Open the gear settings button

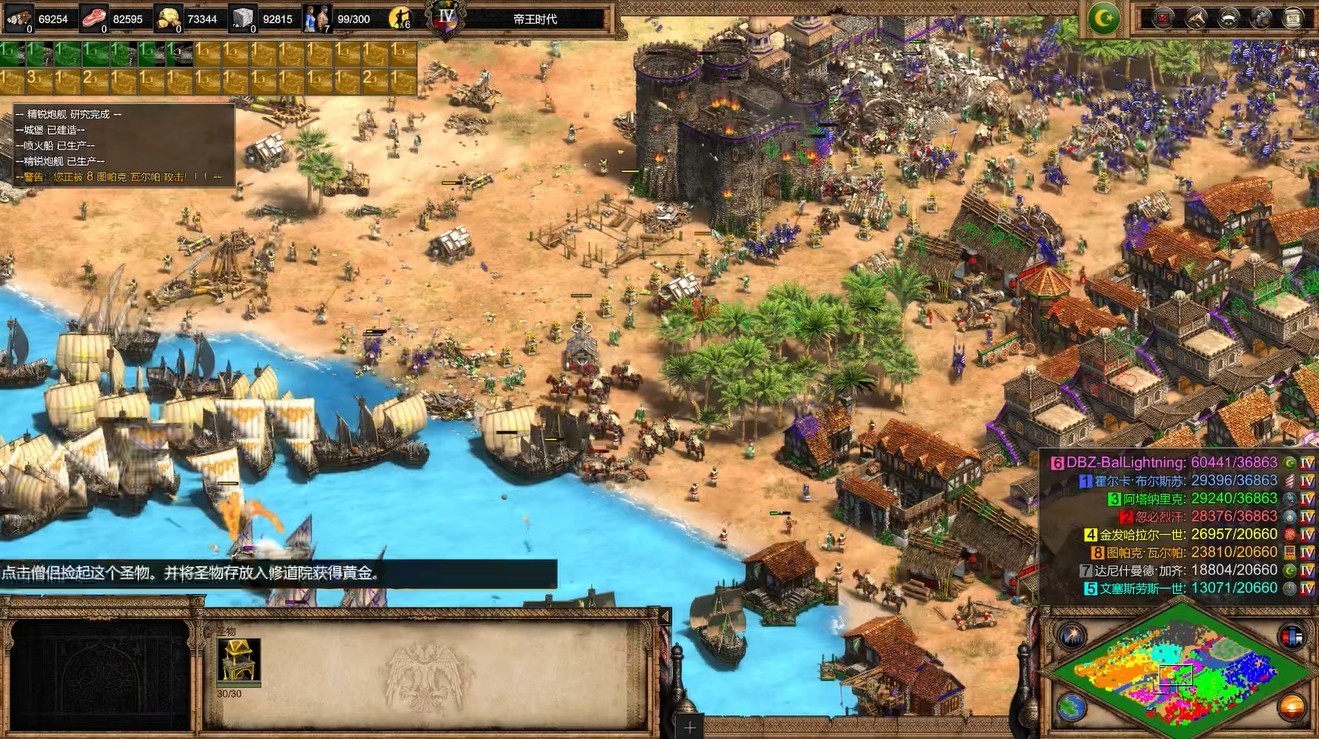click(x=1262, y=17)
